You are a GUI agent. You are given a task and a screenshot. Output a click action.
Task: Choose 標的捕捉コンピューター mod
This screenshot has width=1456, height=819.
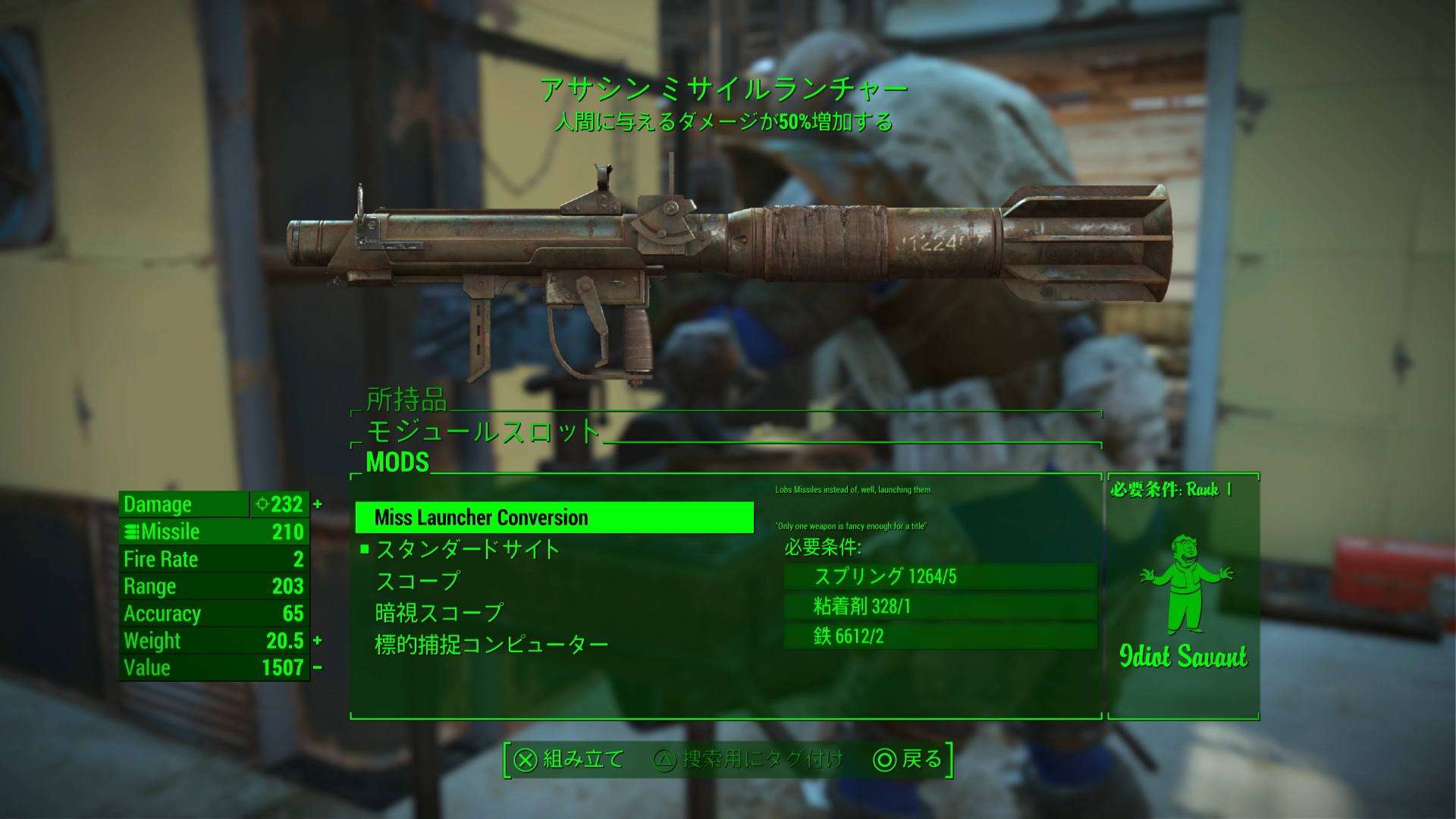(x=491, y=645)
